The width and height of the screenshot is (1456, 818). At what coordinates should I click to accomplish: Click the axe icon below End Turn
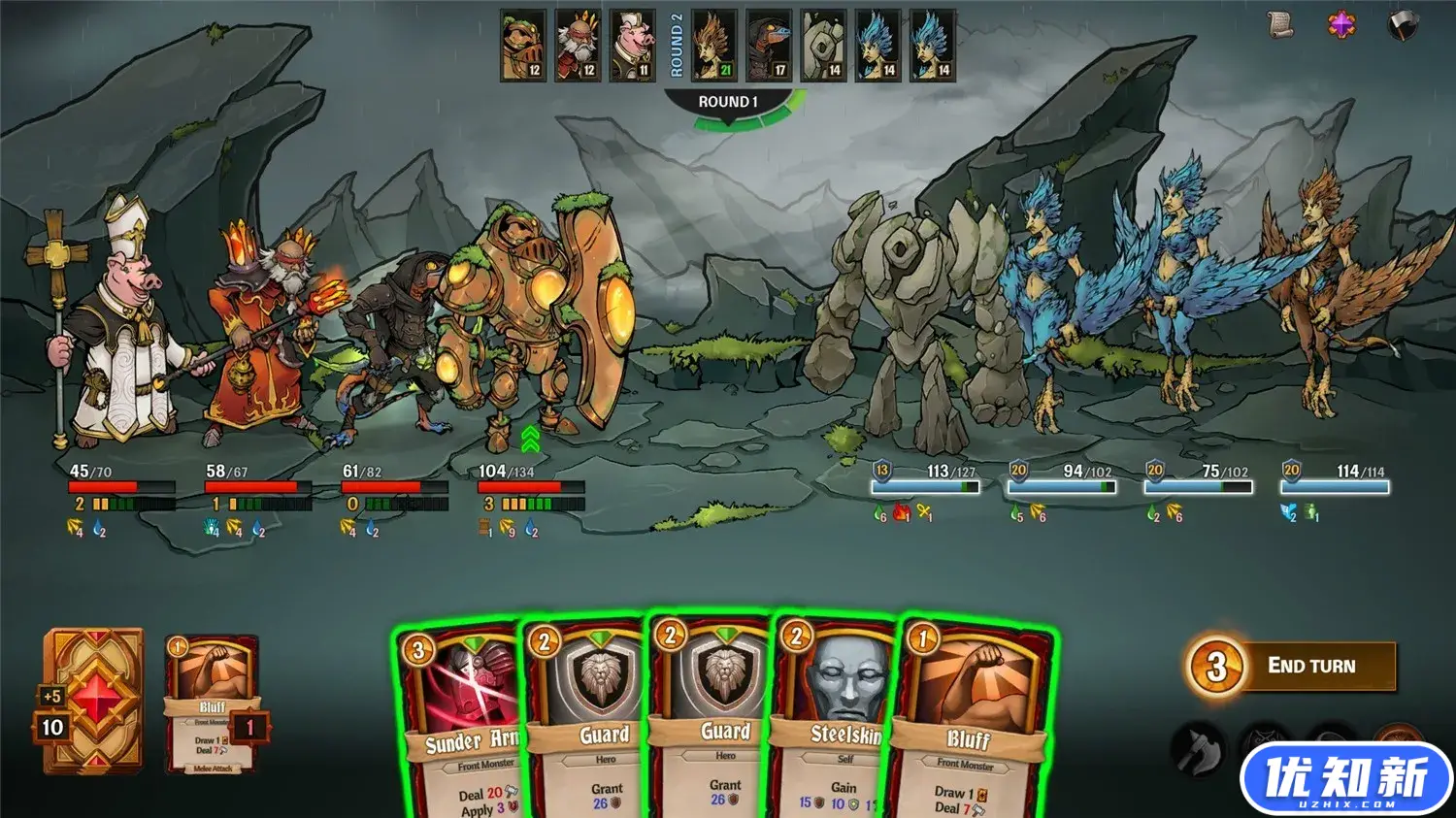click(x=1199, y=747)
